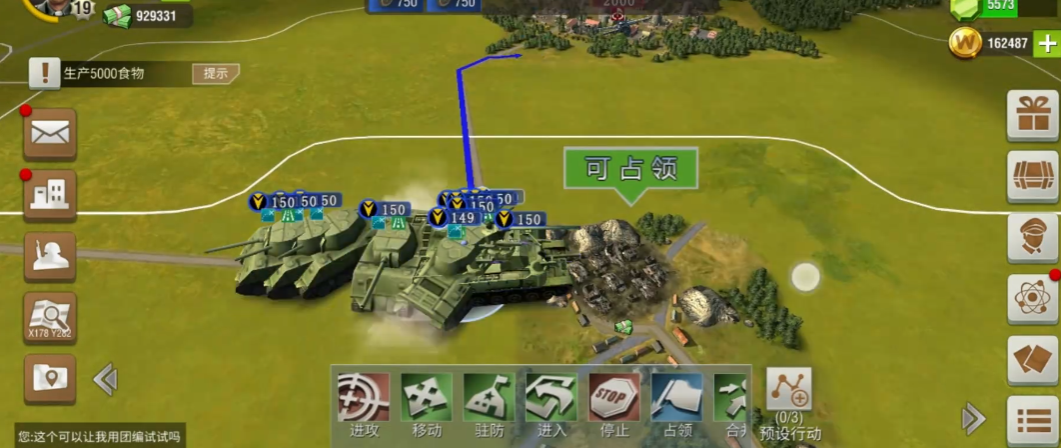1061x448 pixels.
Task: Open the gift box rewards icon
Action: (1033, 115)
